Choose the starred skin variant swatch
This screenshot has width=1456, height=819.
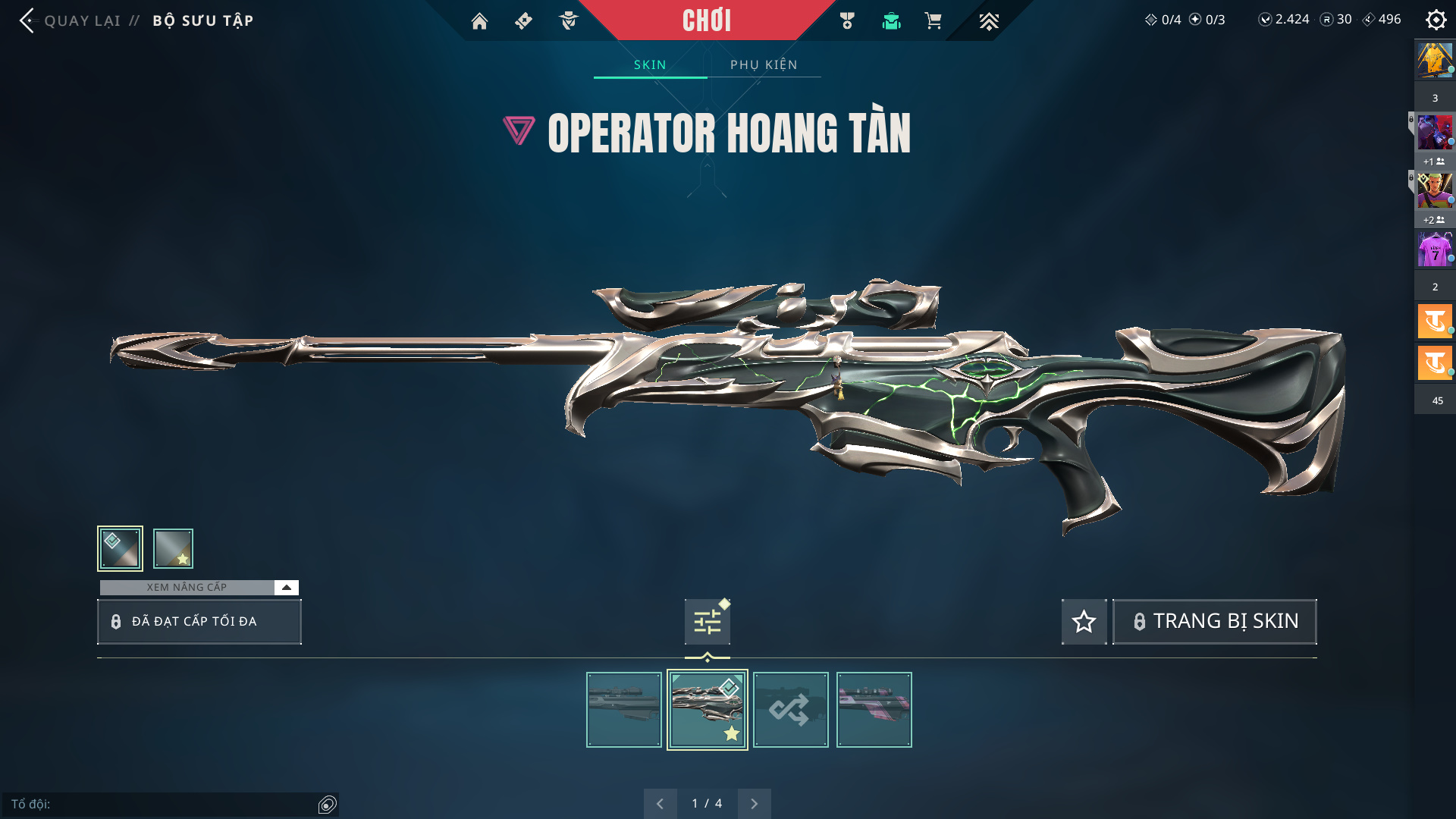pyautogui.click(x=173, y=548)
